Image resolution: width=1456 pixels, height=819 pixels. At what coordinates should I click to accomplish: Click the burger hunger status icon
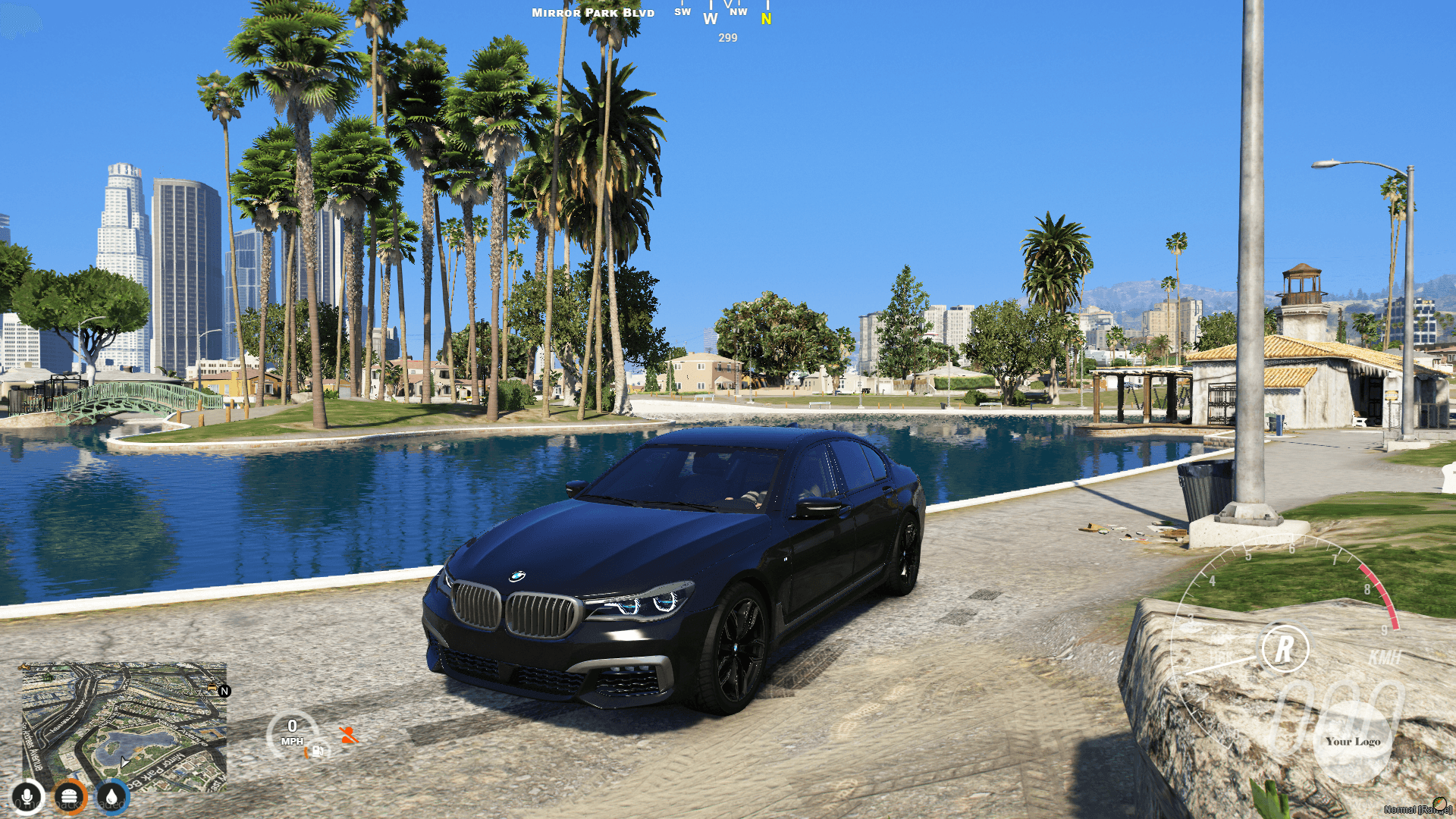click(70, 796)
